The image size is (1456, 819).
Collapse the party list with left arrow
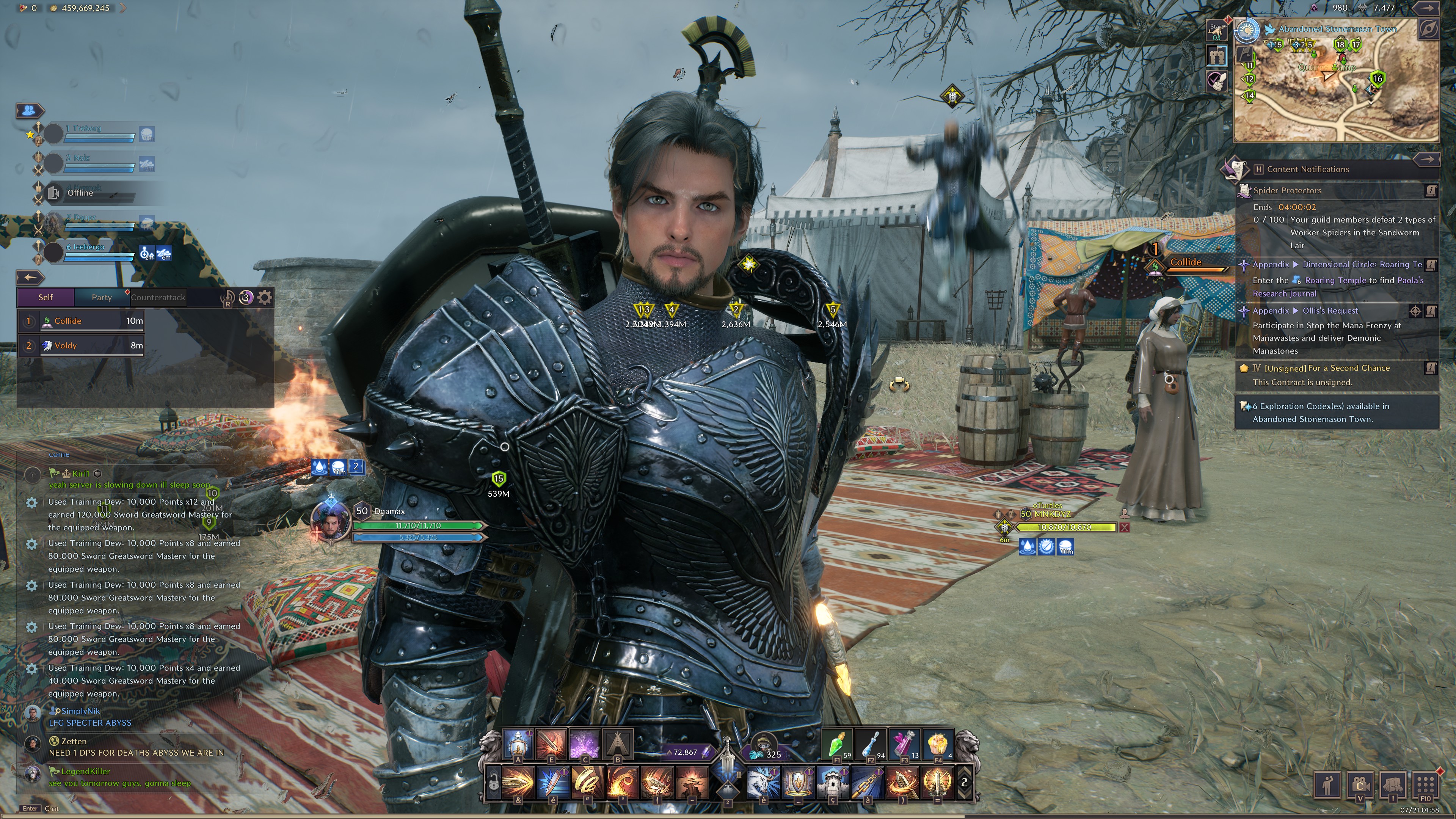click(30, 277)
